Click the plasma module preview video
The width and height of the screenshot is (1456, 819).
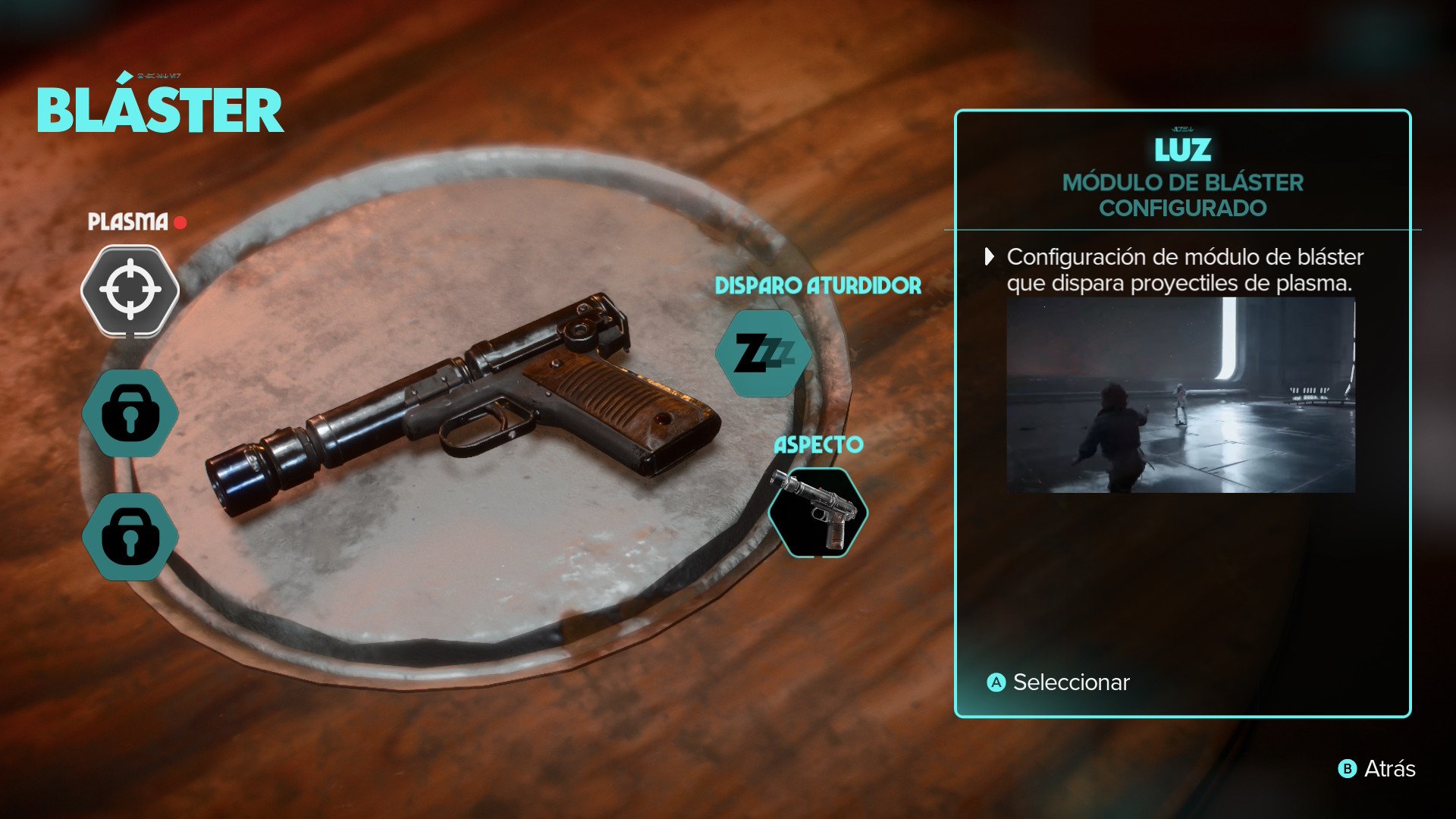click(1180, 395)
